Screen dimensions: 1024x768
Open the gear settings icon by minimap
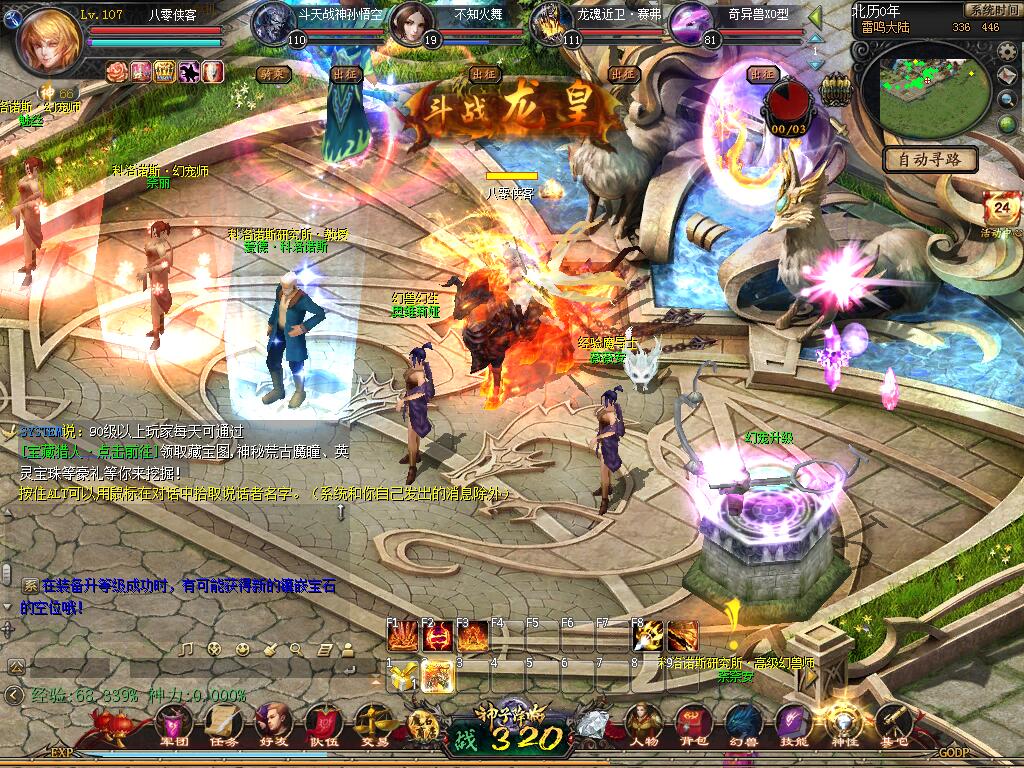coord(1009,52)
